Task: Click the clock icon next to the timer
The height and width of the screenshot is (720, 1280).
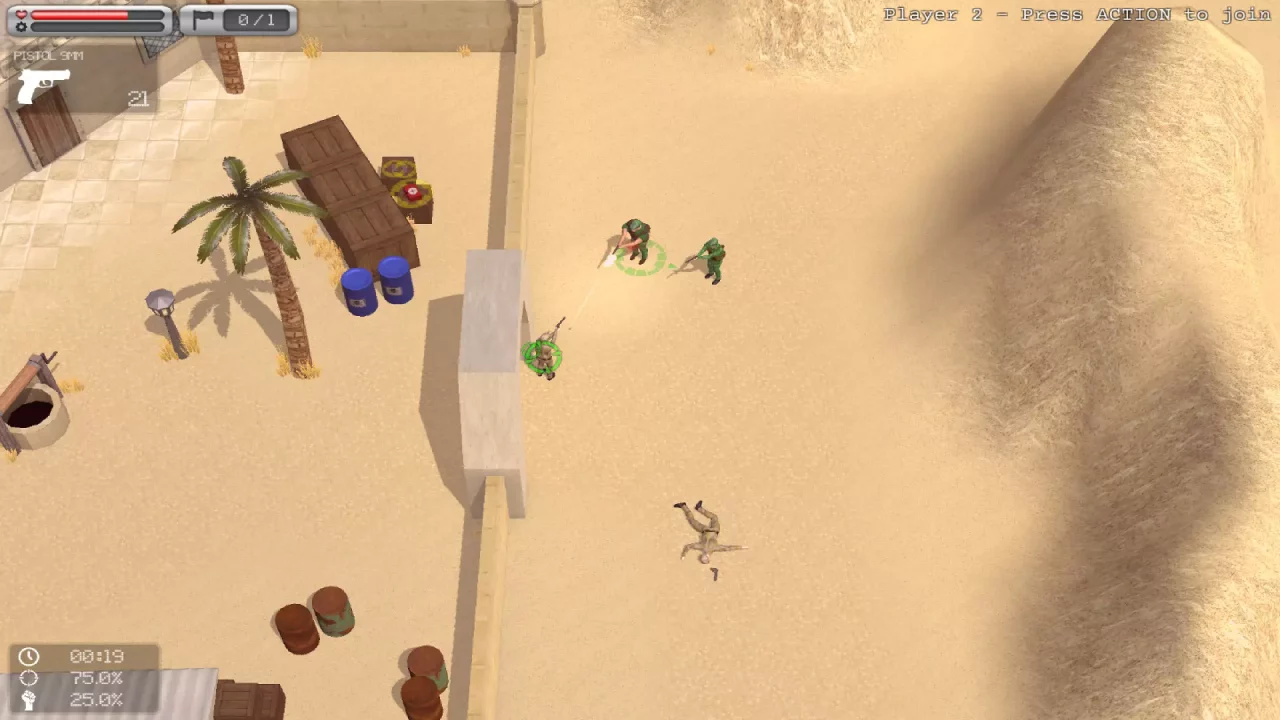Action: click(29, 657)
